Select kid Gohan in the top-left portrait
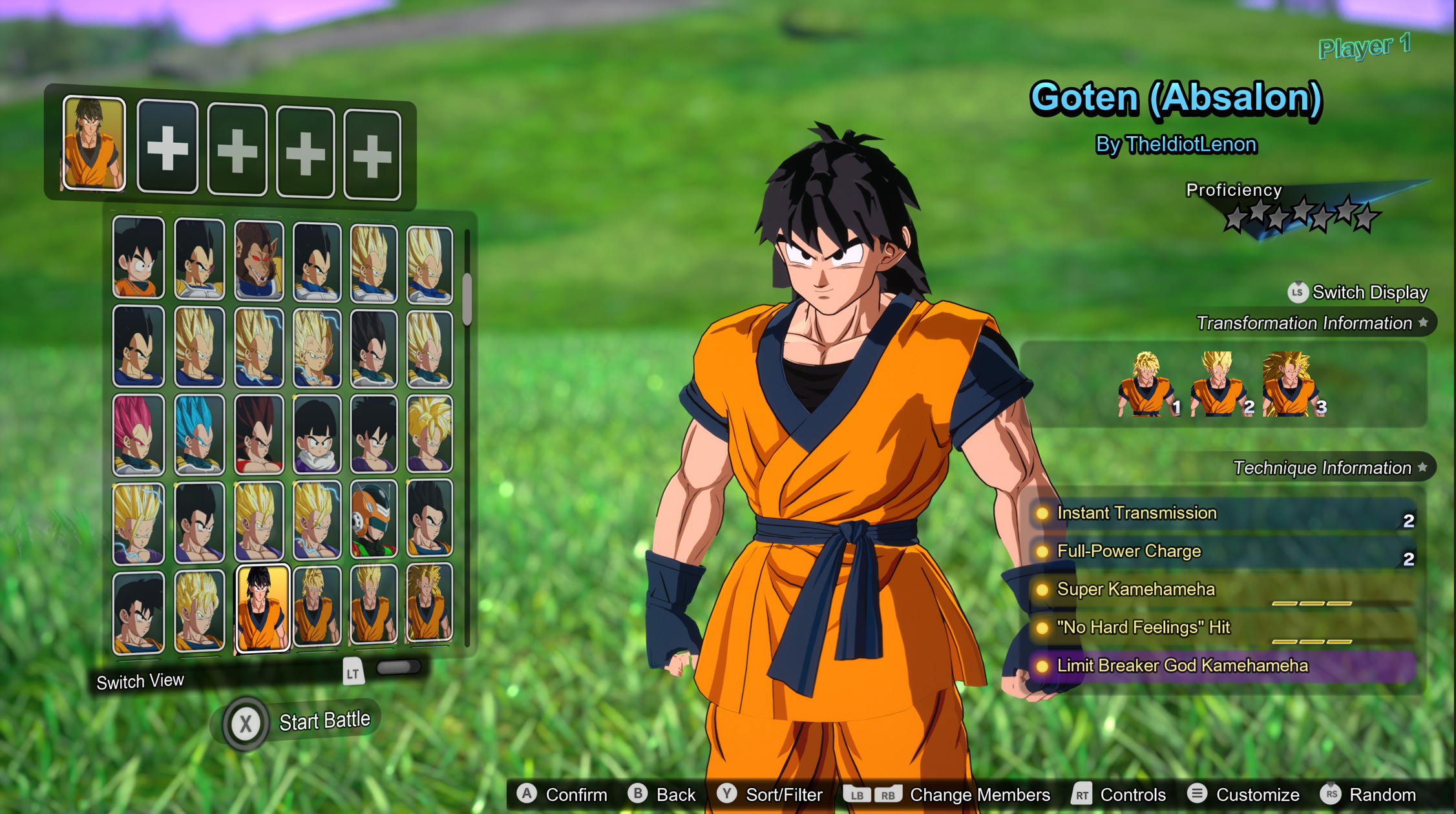The height and width of the screenshot is (814, 1456). coord(138,258)
